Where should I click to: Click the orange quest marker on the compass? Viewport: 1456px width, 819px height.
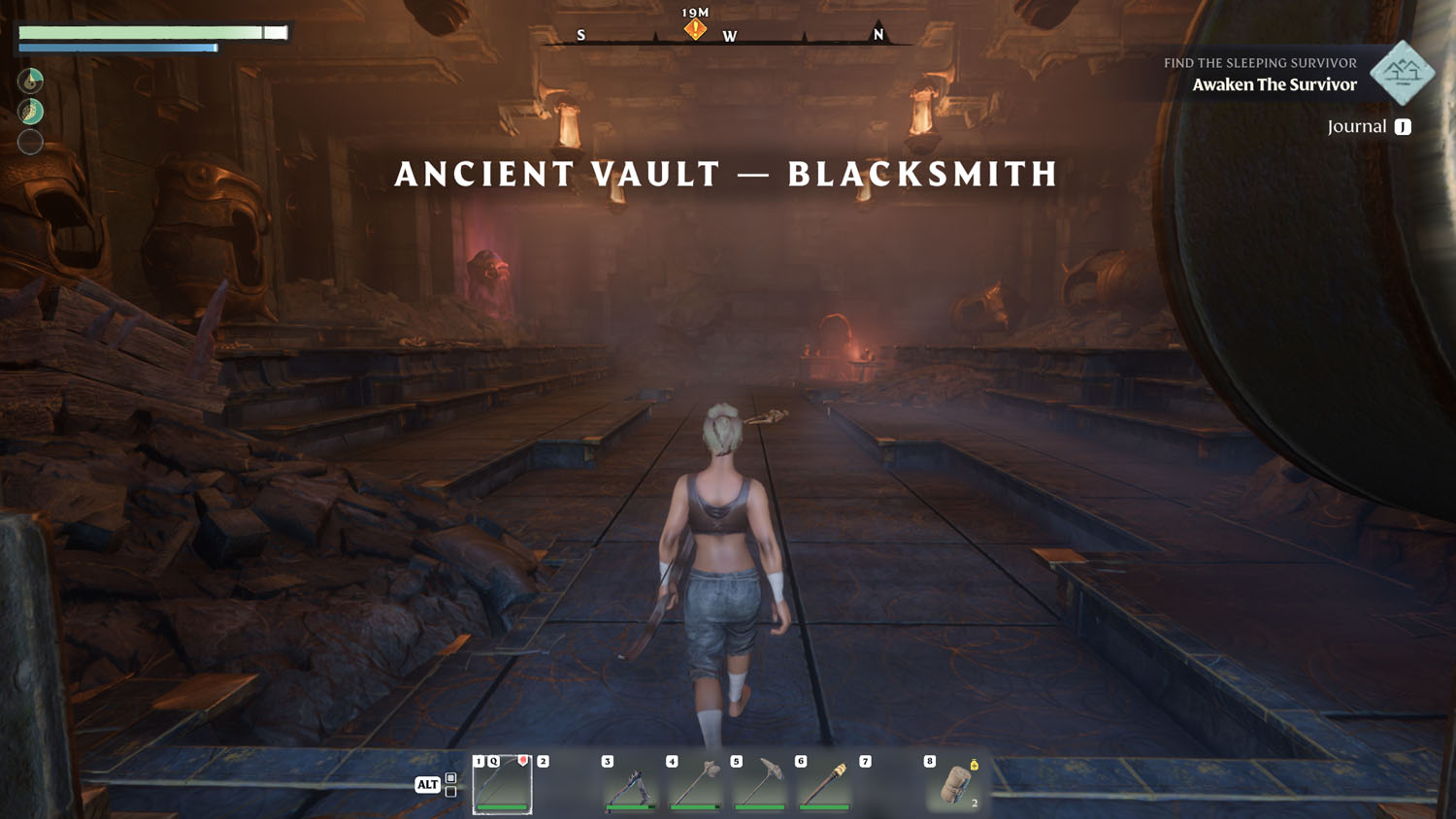pos(695,29)
